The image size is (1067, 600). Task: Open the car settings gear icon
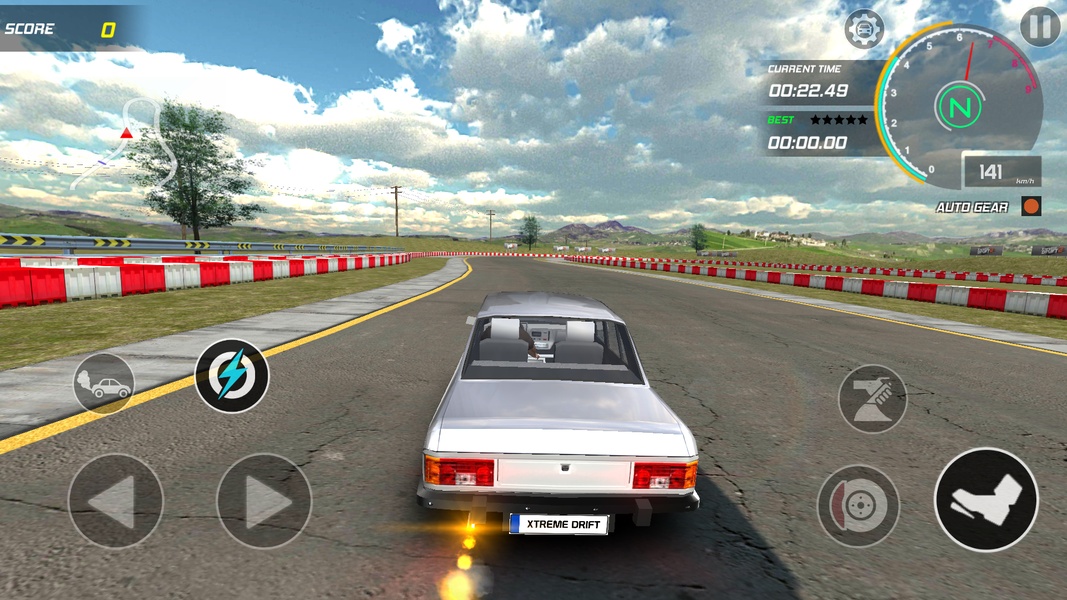click(x=864, y=29)
